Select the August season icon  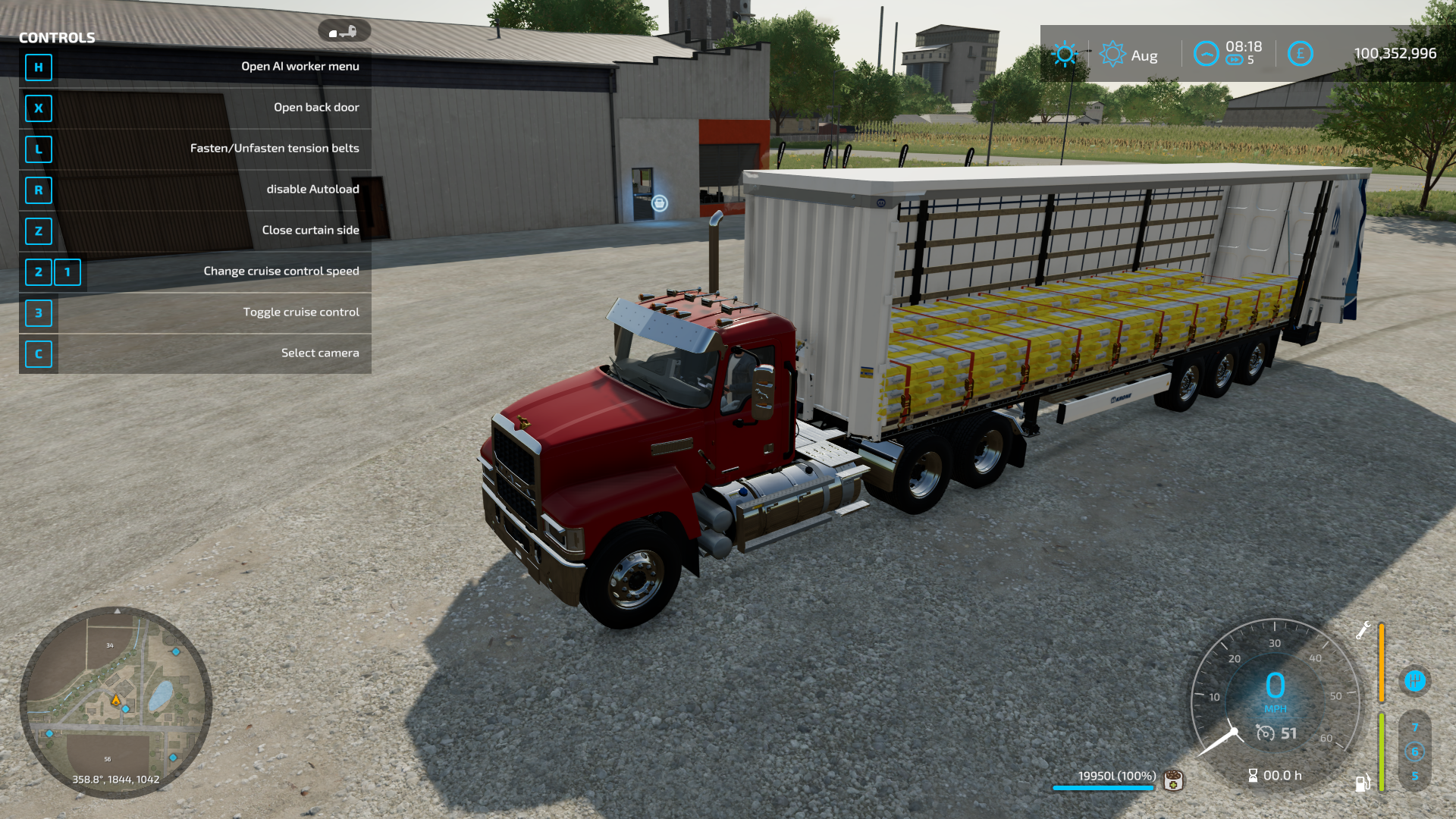1112,54
